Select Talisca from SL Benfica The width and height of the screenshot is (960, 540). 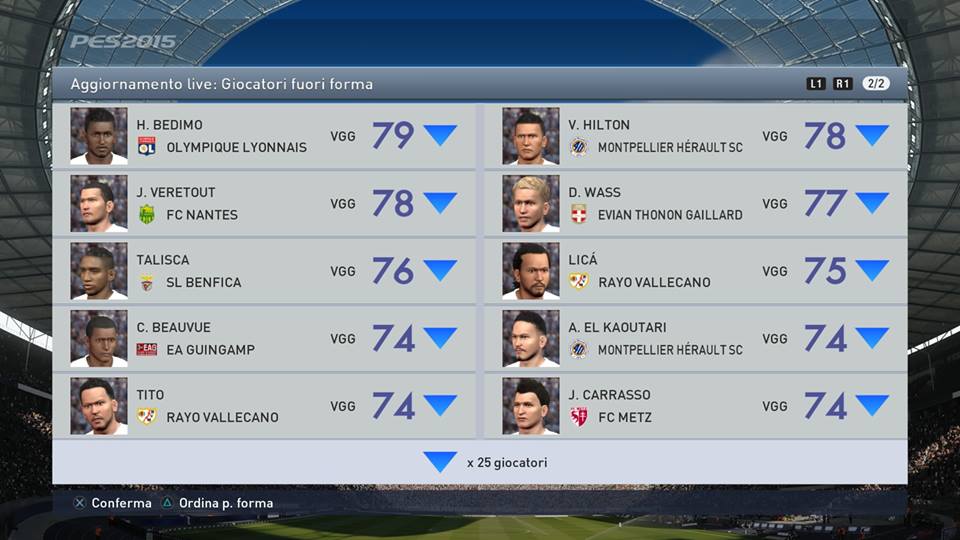264,271
